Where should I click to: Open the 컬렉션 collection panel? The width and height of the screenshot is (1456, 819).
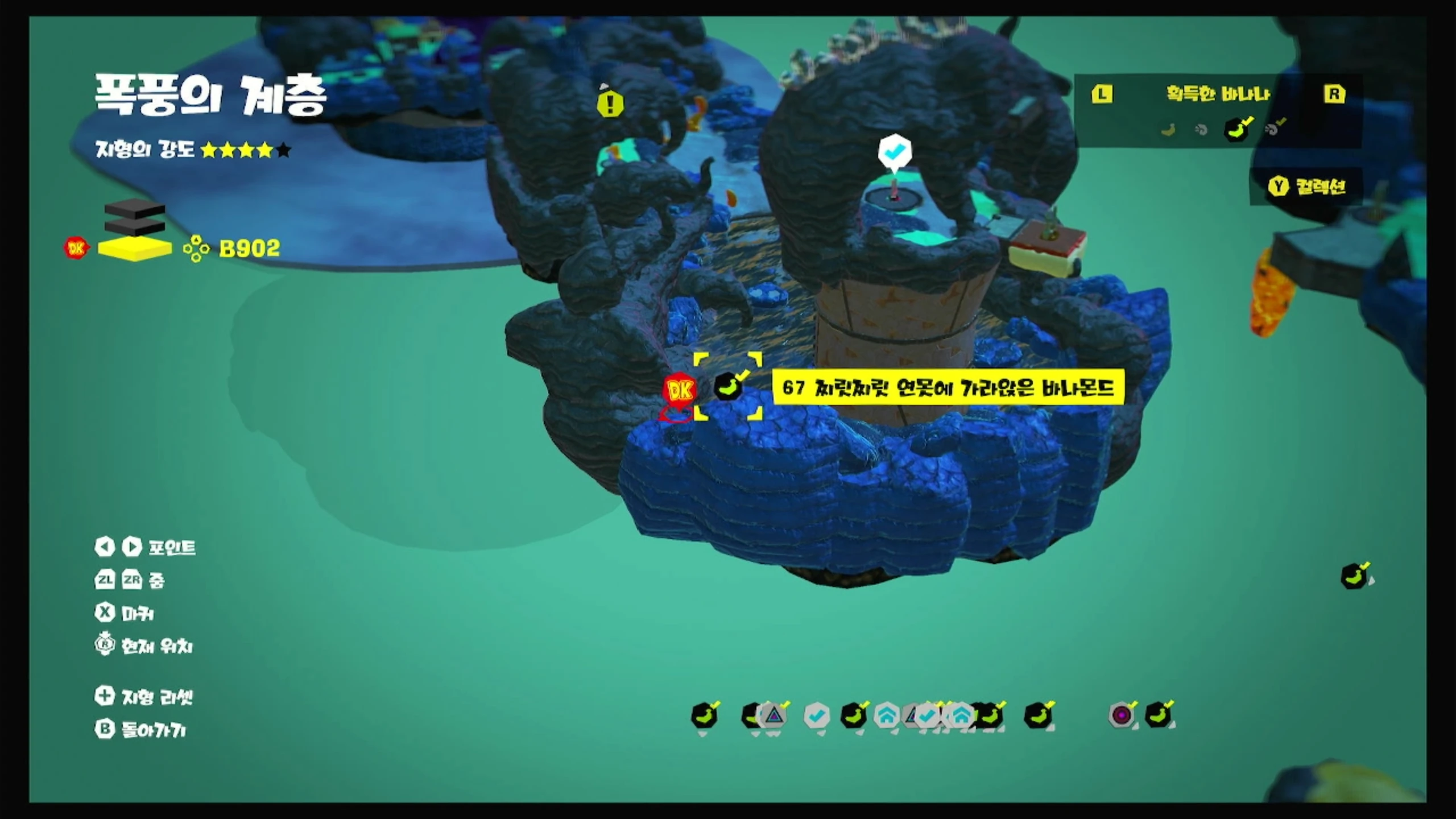[x=1309, y=187]
